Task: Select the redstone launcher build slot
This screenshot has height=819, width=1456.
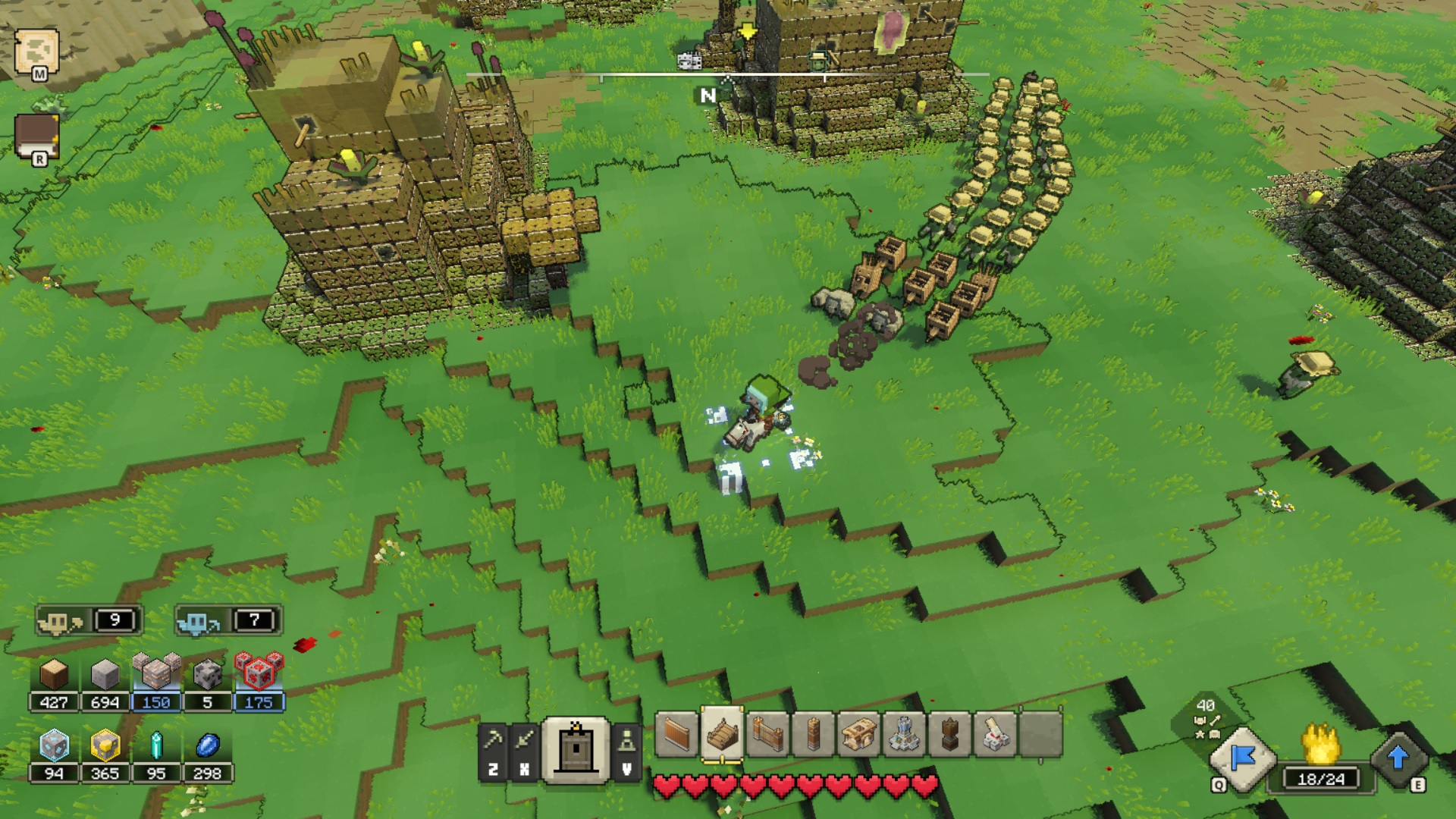Action: tap(995, 734)
